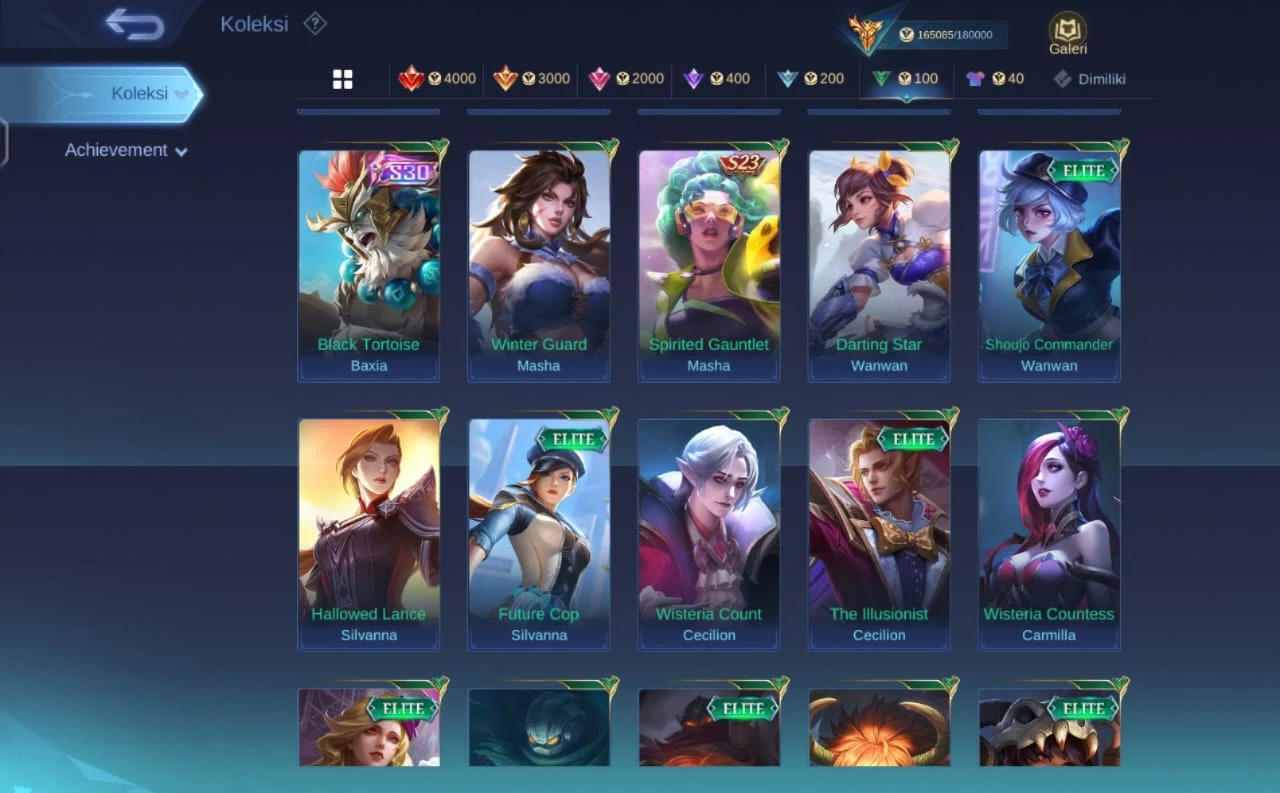Show all skins with grid filter
Screen dimensions: 1280x793
point(343,79)
